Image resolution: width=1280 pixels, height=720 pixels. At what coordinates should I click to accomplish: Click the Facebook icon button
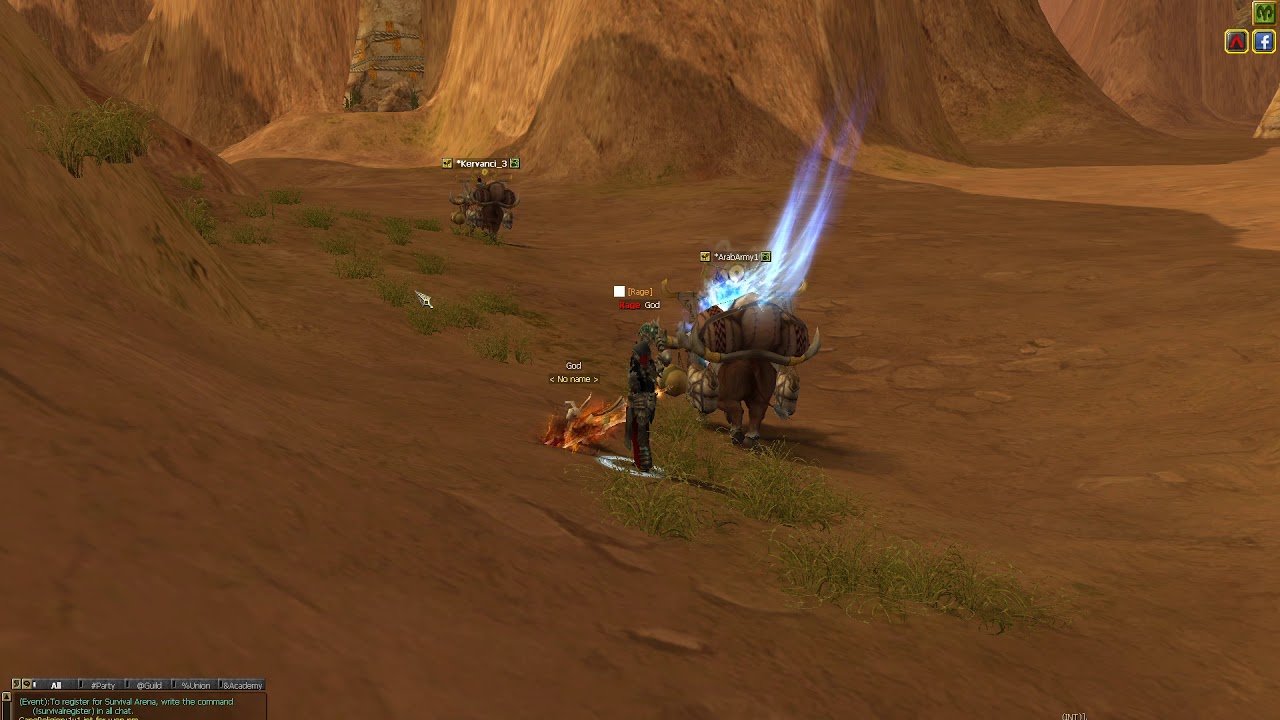(x=1264, y=41)
